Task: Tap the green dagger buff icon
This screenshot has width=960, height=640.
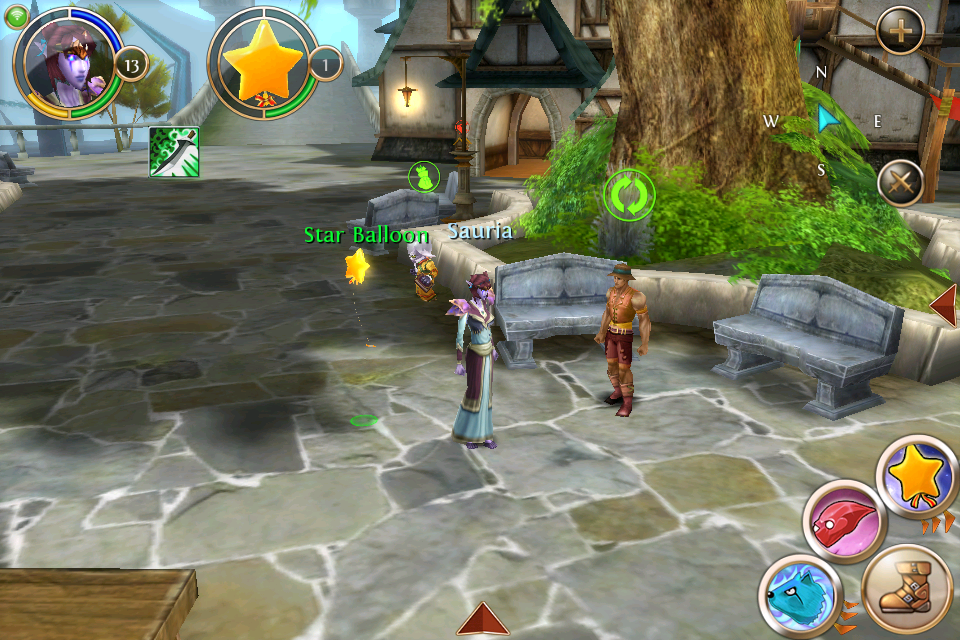Action: coord(174,152)
